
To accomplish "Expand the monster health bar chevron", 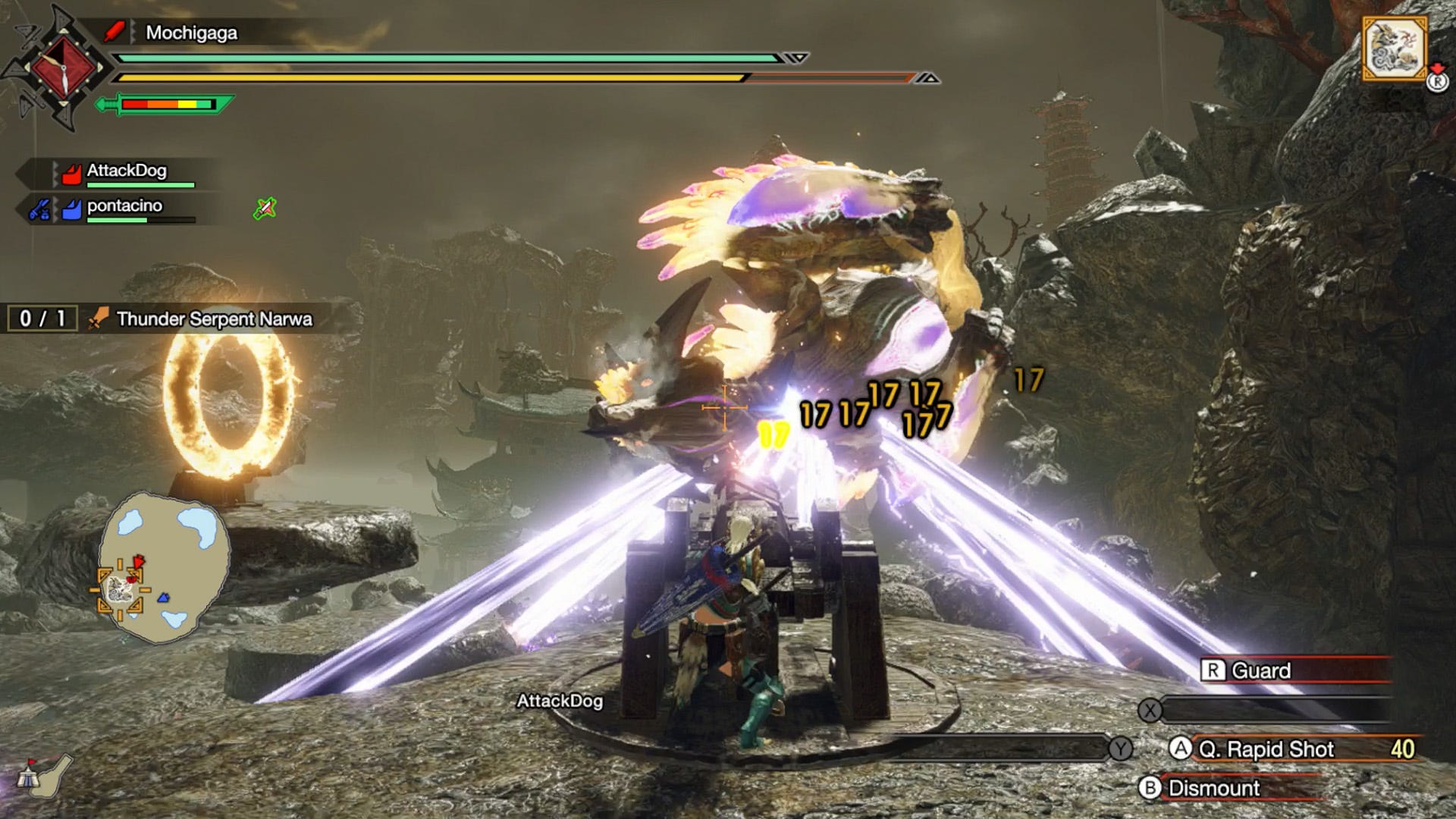I will tap(795, 56).
